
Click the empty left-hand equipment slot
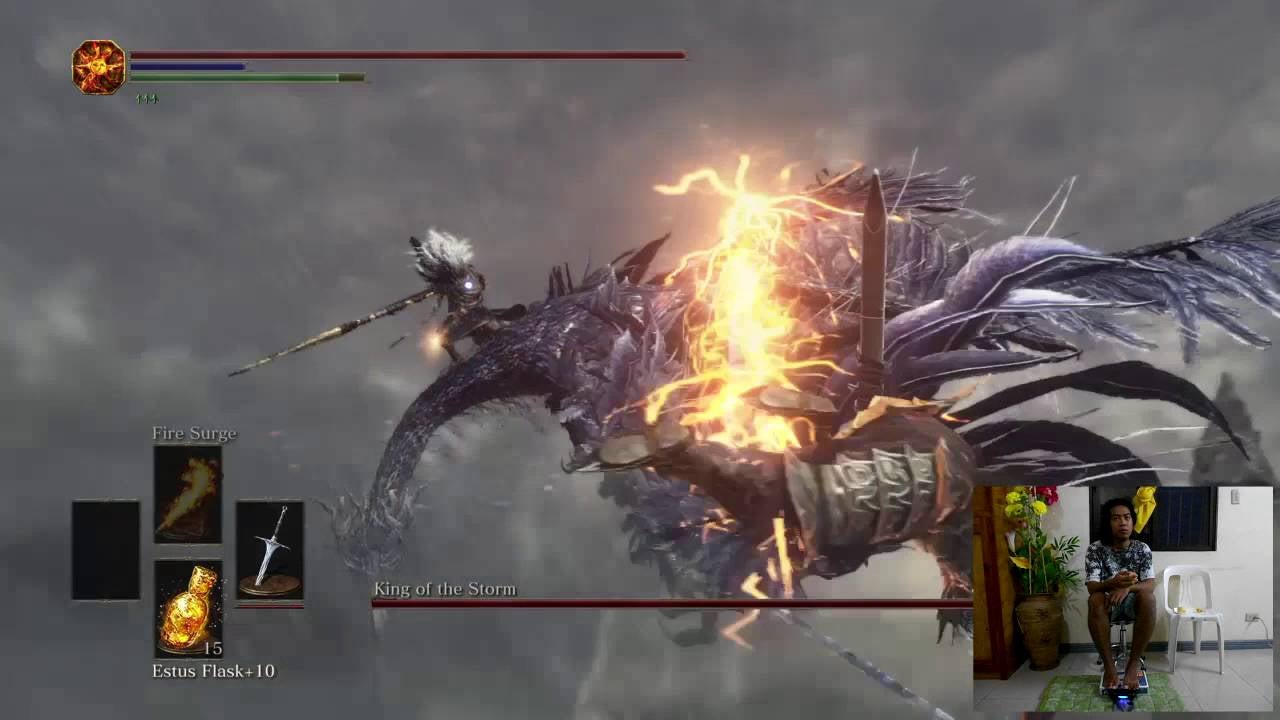click(106, 550)
